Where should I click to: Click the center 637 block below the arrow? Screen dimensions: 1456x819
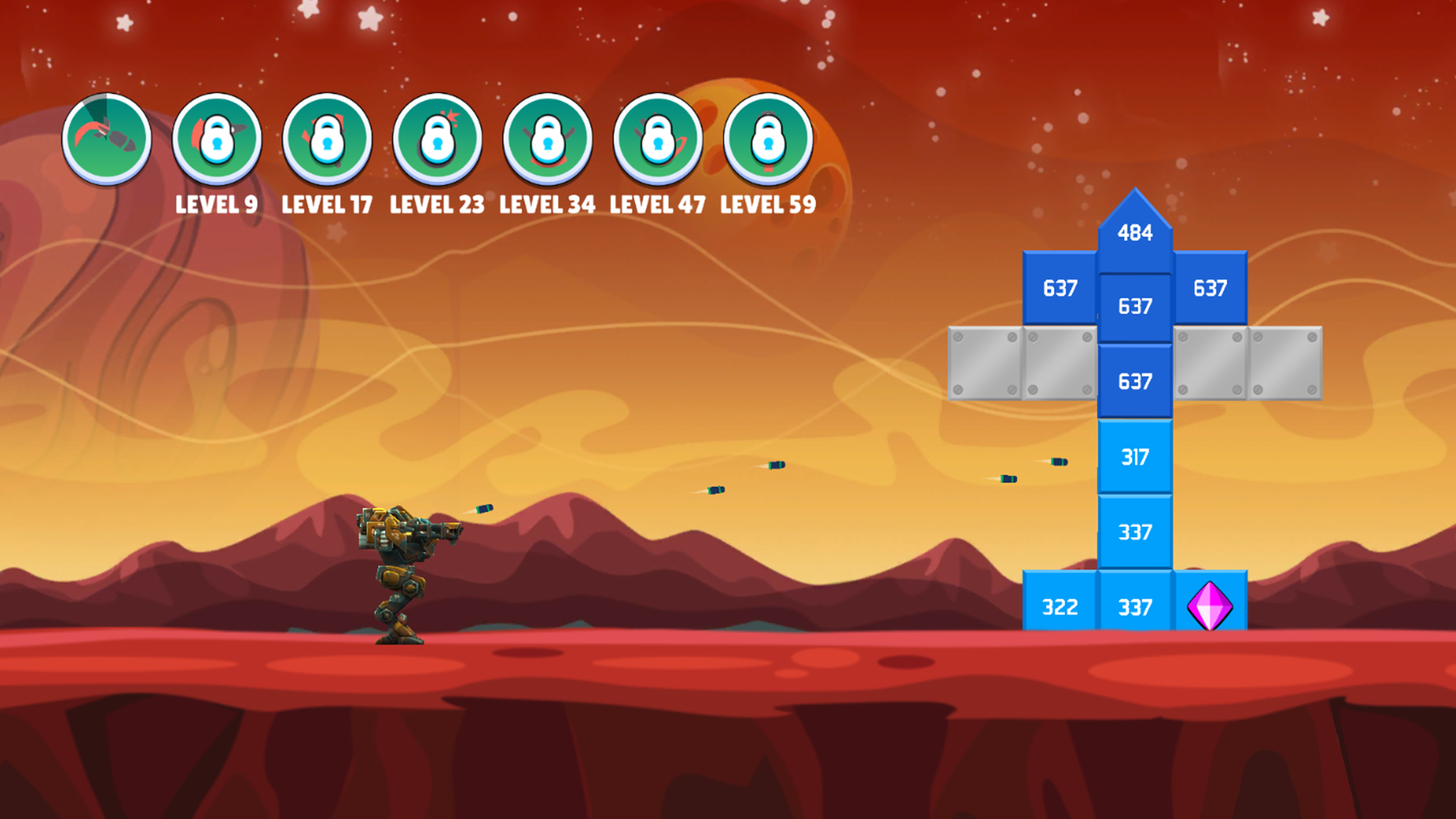(1134, 306)
